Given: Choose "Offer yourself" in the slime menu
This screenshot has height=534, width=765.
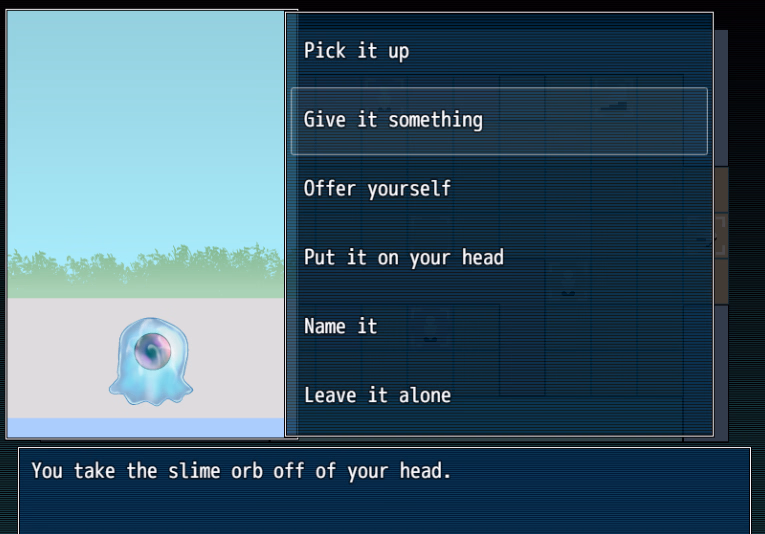Looking at the screenshot, I should click(x=377, y=188).
